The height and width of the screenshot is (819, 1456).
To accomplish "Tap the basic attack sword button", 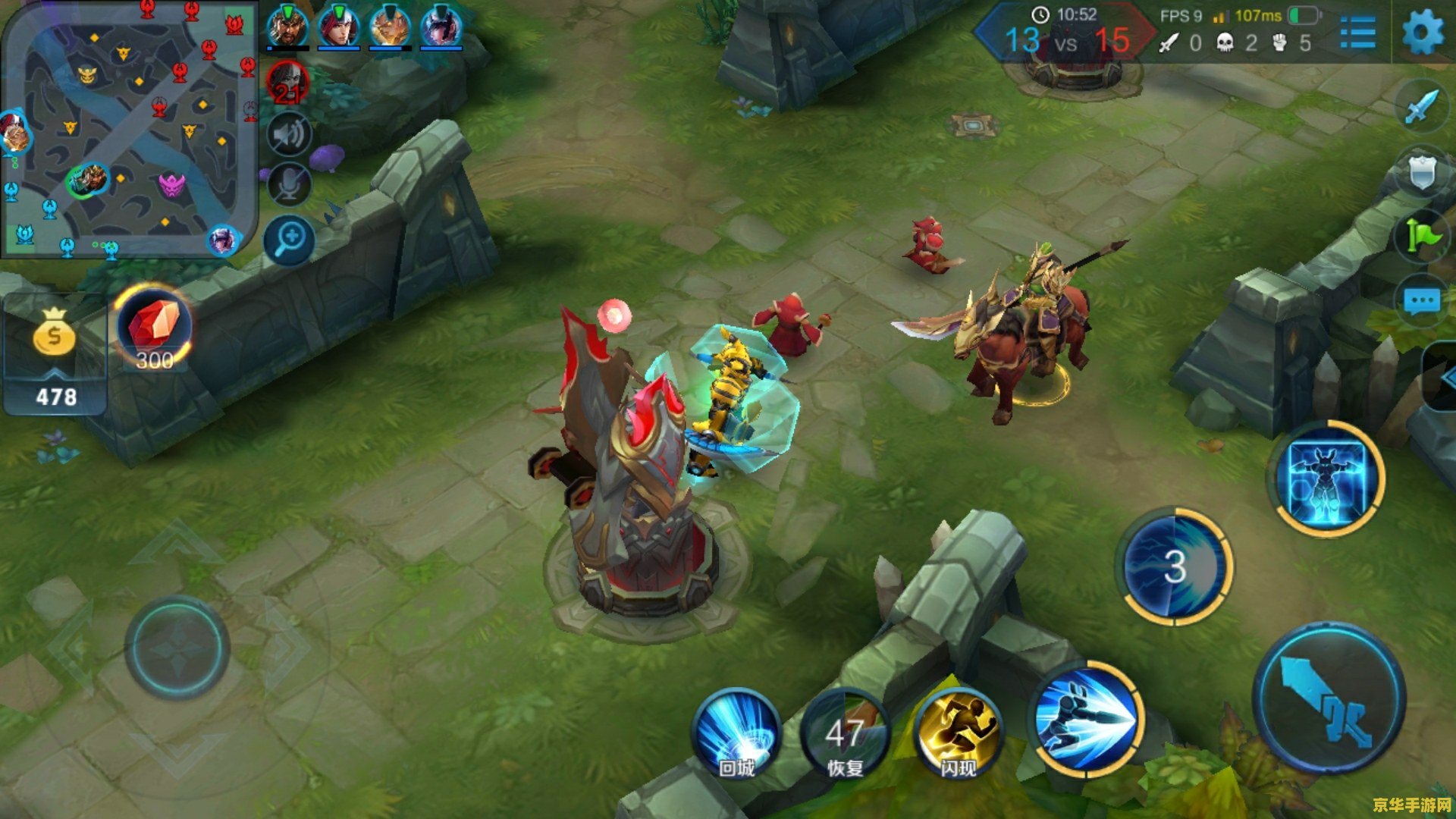I will coord(1329,698).
